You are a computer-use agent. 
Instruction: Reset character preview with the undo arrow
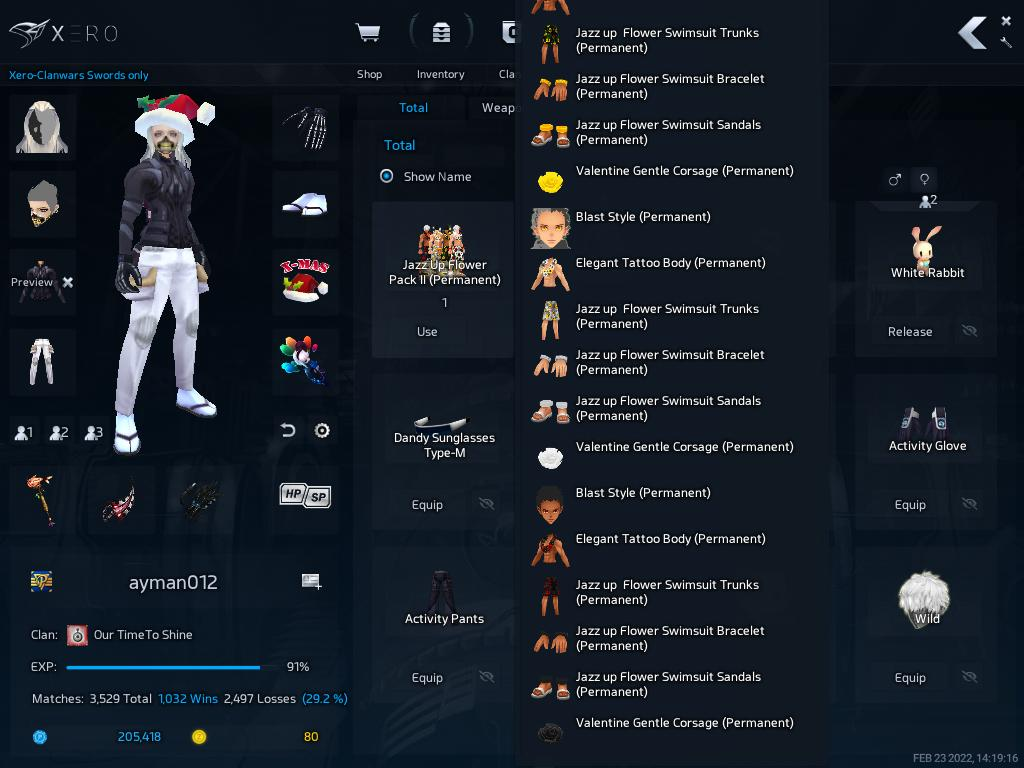click(x=288, y=431)
